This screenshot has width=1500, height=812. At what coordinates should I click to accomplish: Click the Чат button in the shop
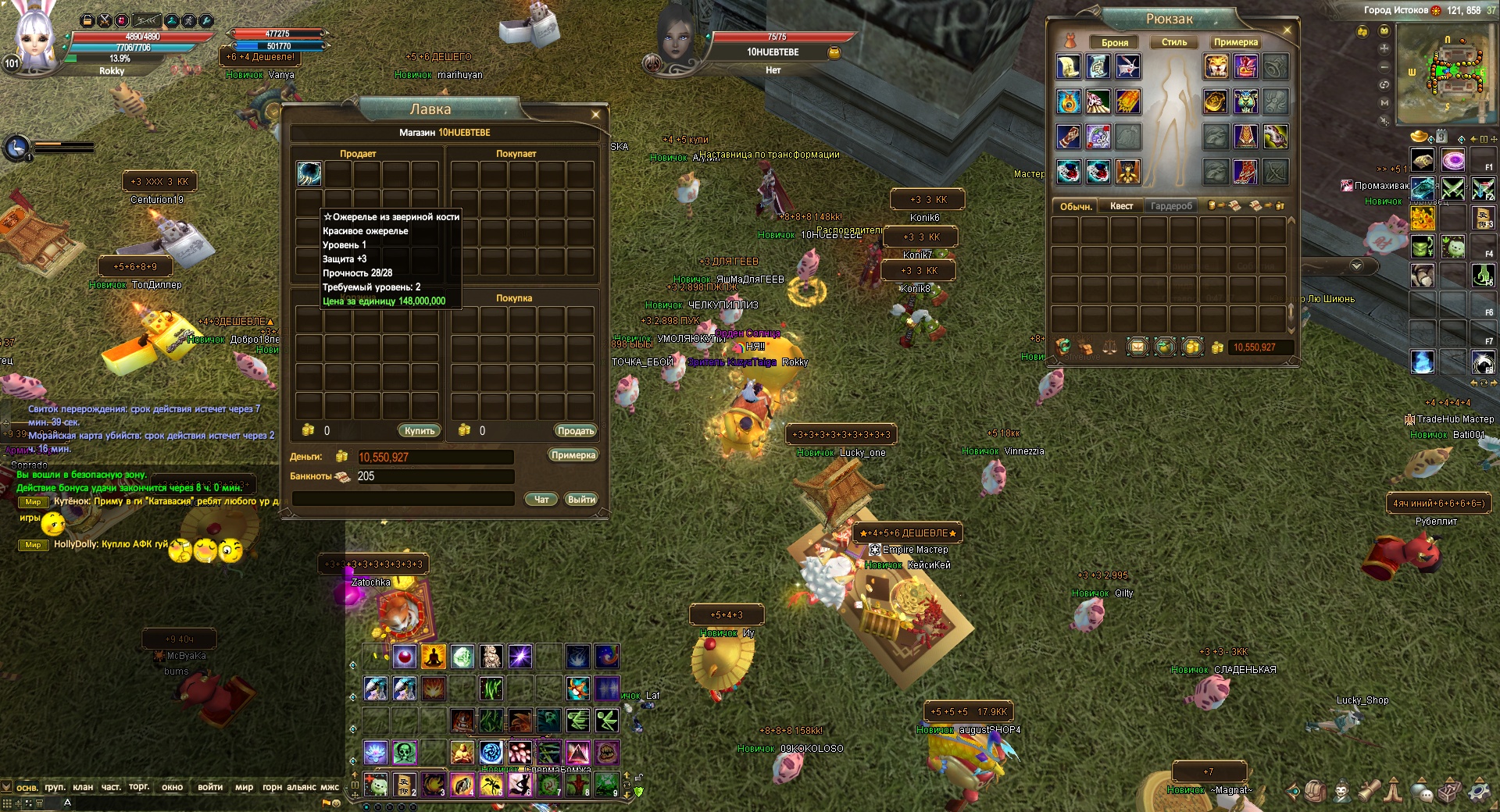tap(541, 499)
